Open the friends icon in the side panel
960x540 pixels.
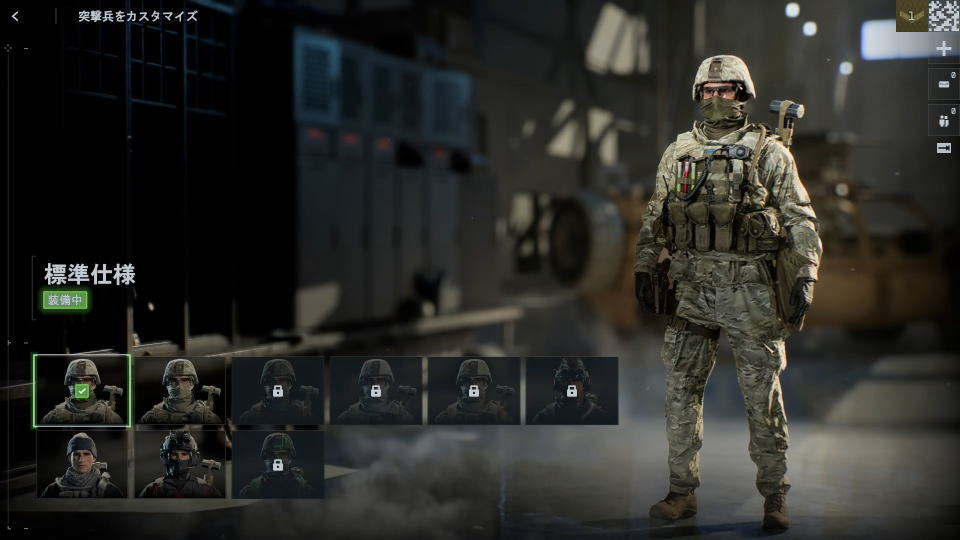(944, 120)
